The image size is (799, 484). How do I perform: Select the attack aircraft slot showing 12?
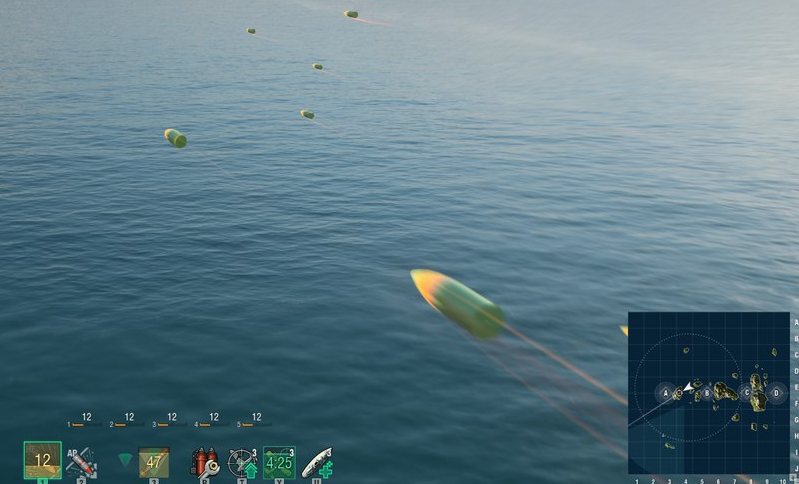pos(42,460)
